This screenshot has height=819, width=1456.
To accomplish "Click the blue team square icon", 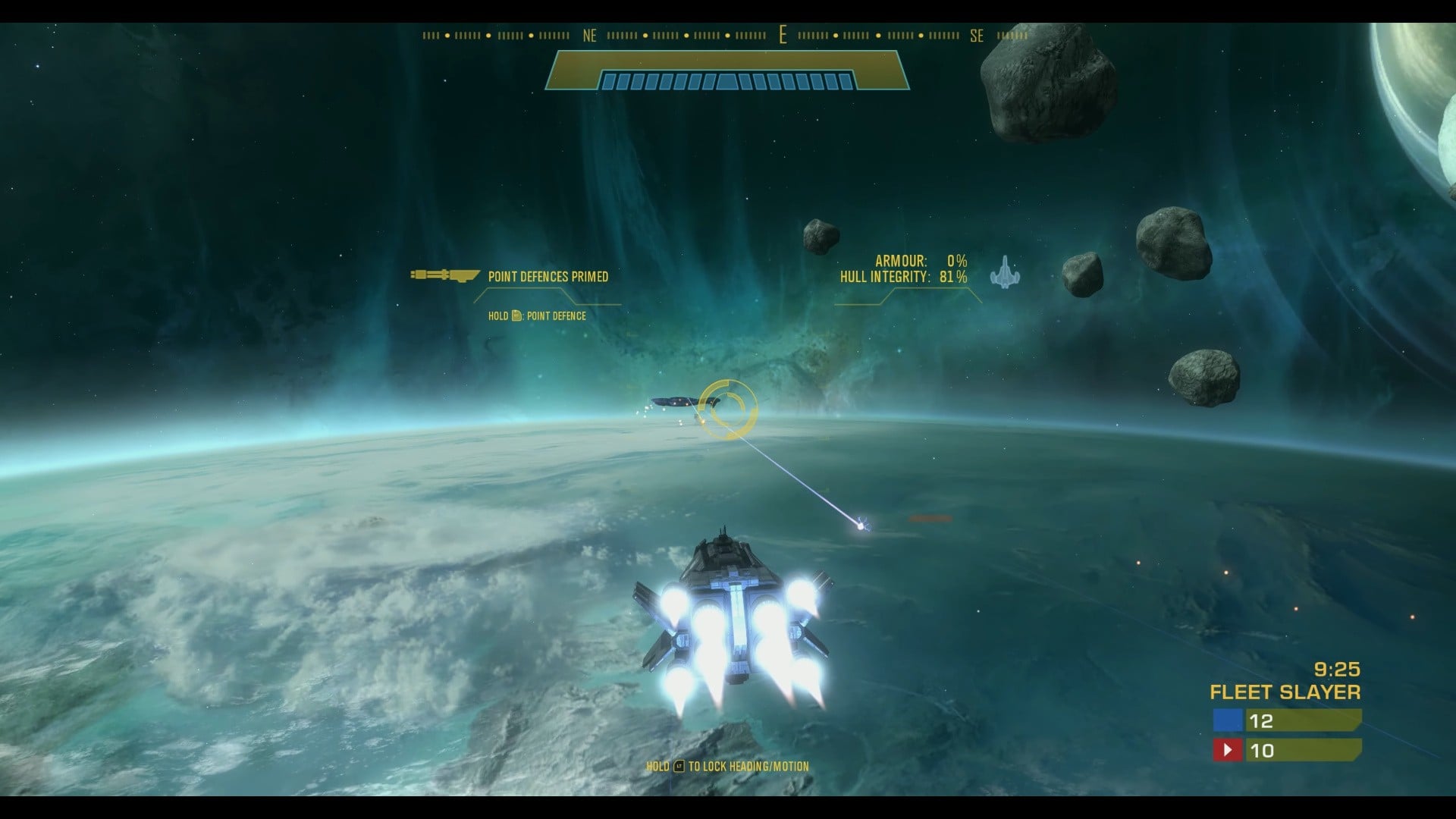I will point(1228,721).
